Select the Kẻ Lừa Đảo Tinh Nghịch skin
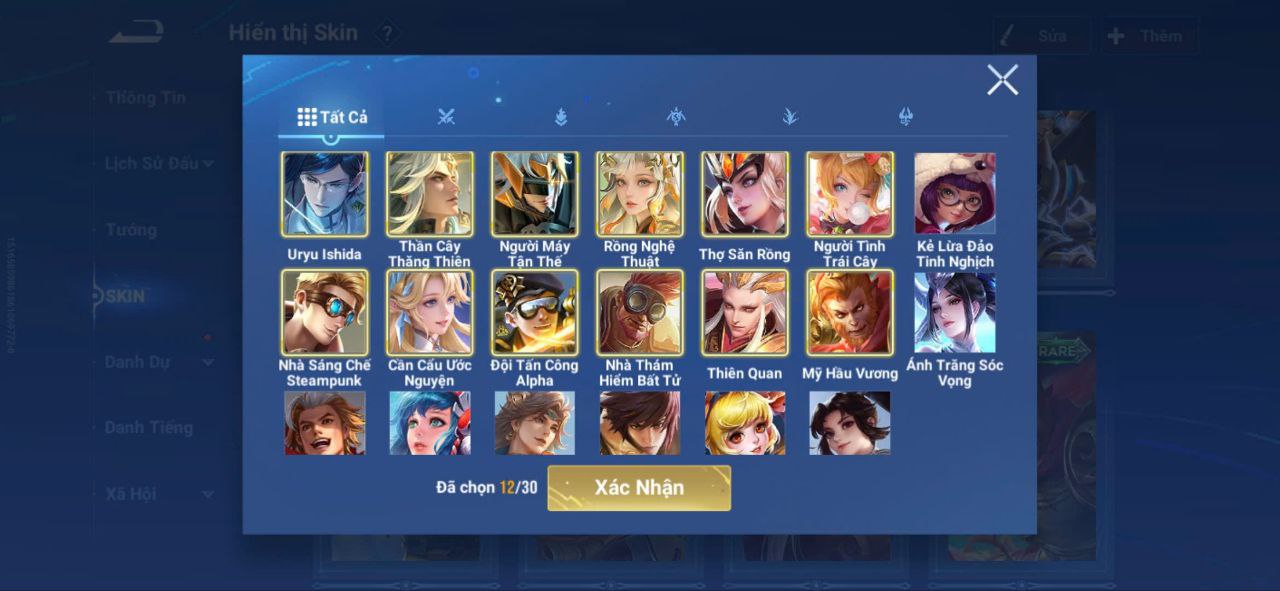This screenshot has height=591, width=1280. click(955, 194)
